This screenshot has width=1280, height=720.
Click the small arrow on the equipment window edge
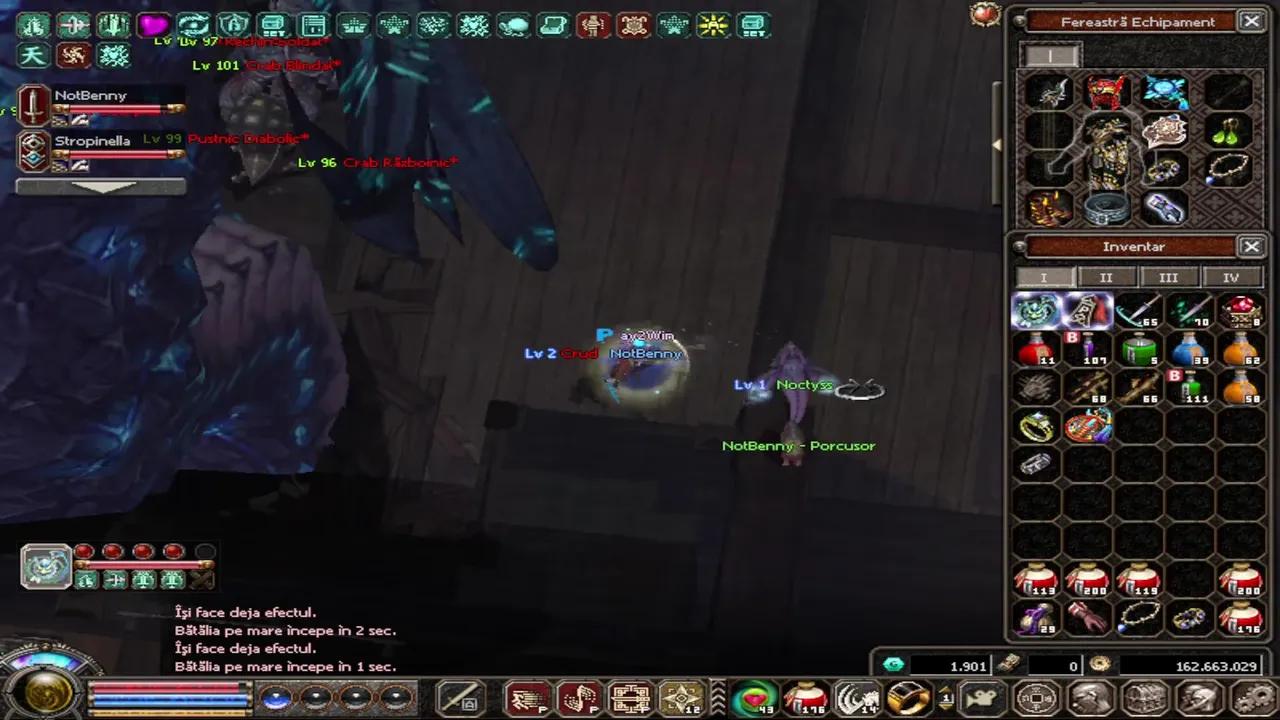(996, 145)
